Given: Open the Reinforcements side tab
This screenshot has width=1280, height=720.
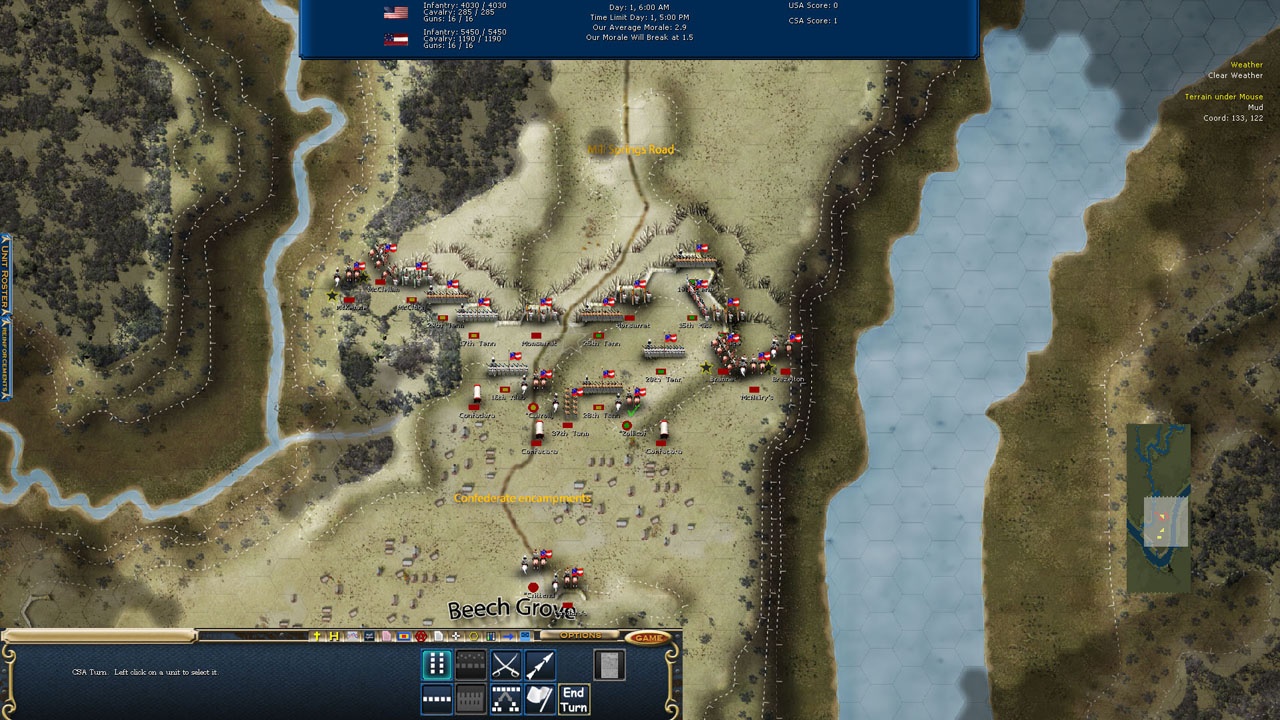Looking at the screenshot, I should coord(5,360).
